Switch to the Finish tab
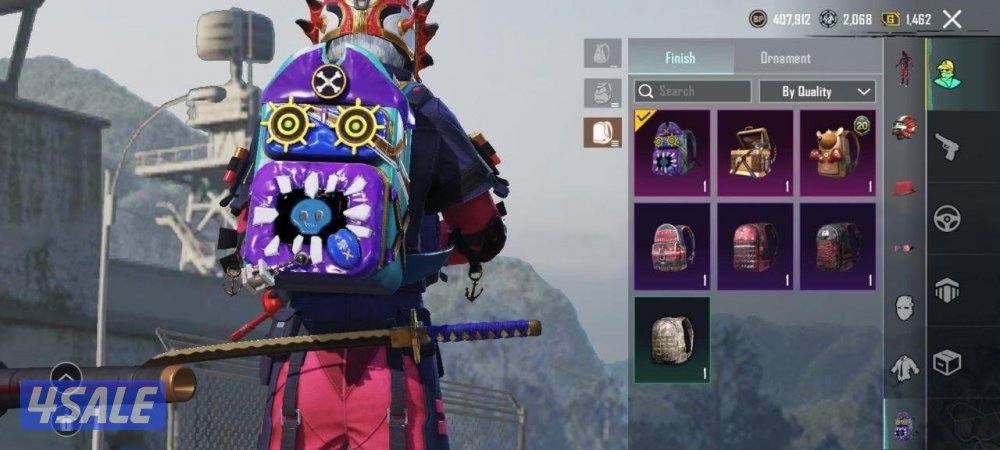 pos(680,58)
